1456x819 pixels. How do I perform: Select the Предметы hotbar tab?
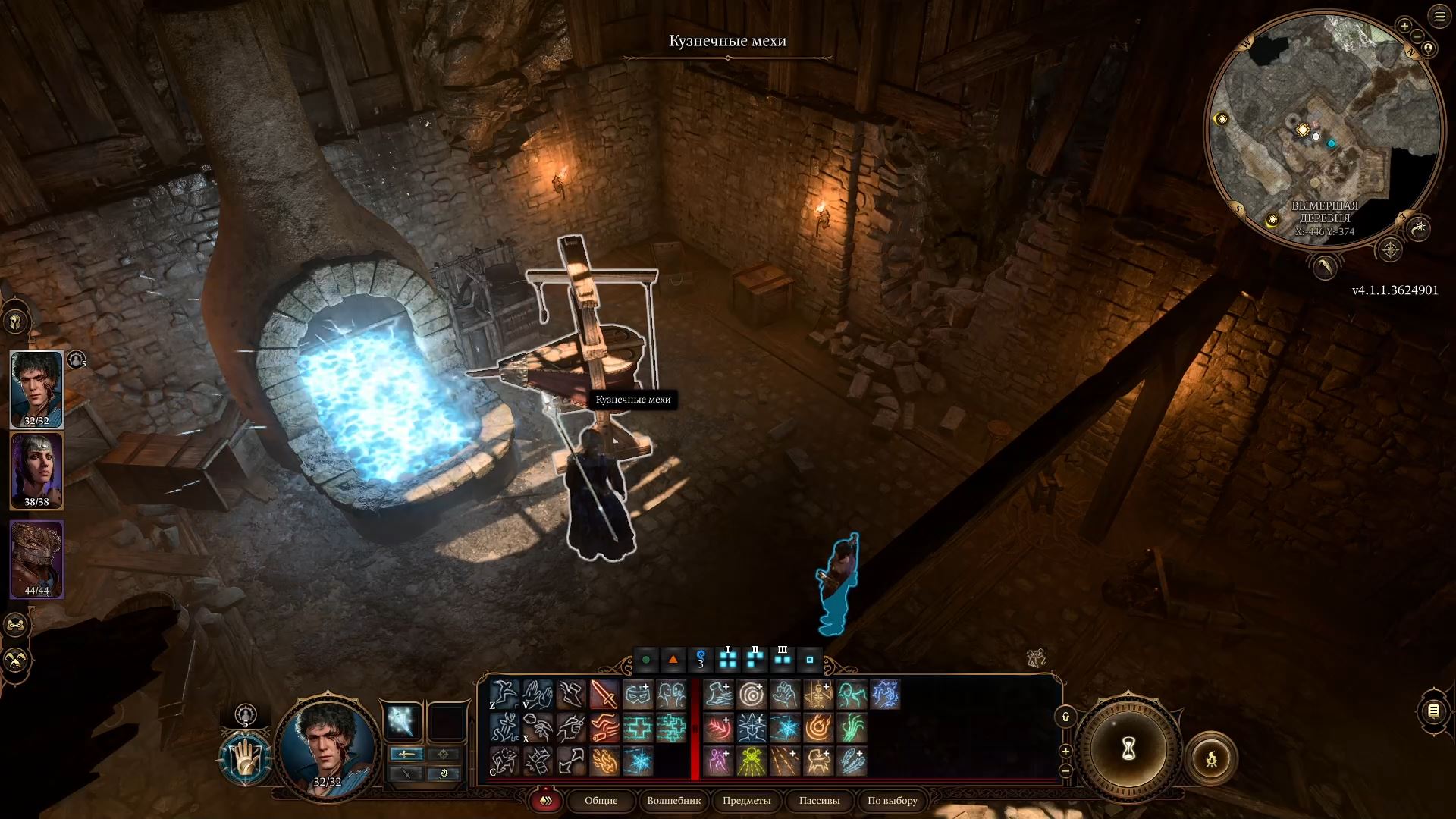point(746,800)
